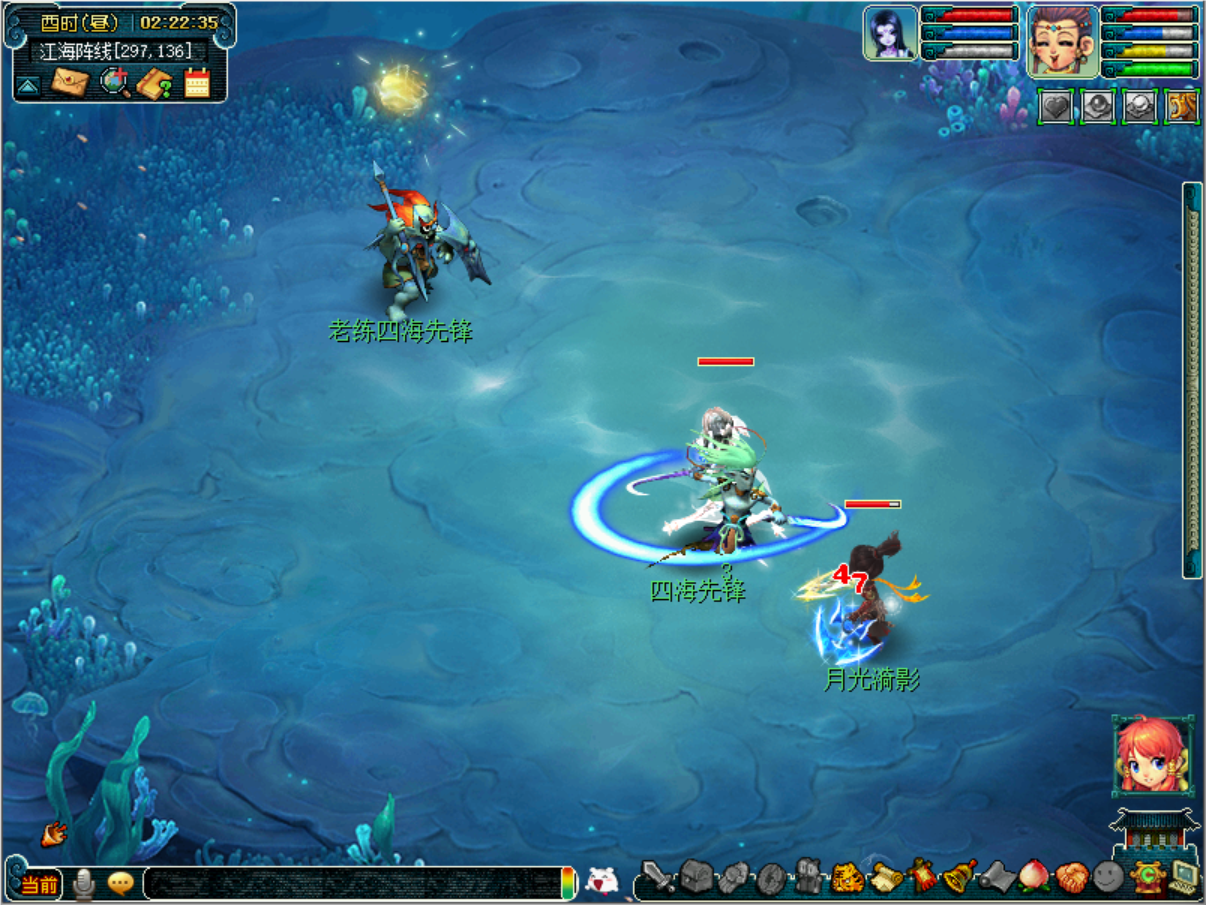Click the golden roaring beast buff icon
The image size is (1206, 905).
[1183, 106]
